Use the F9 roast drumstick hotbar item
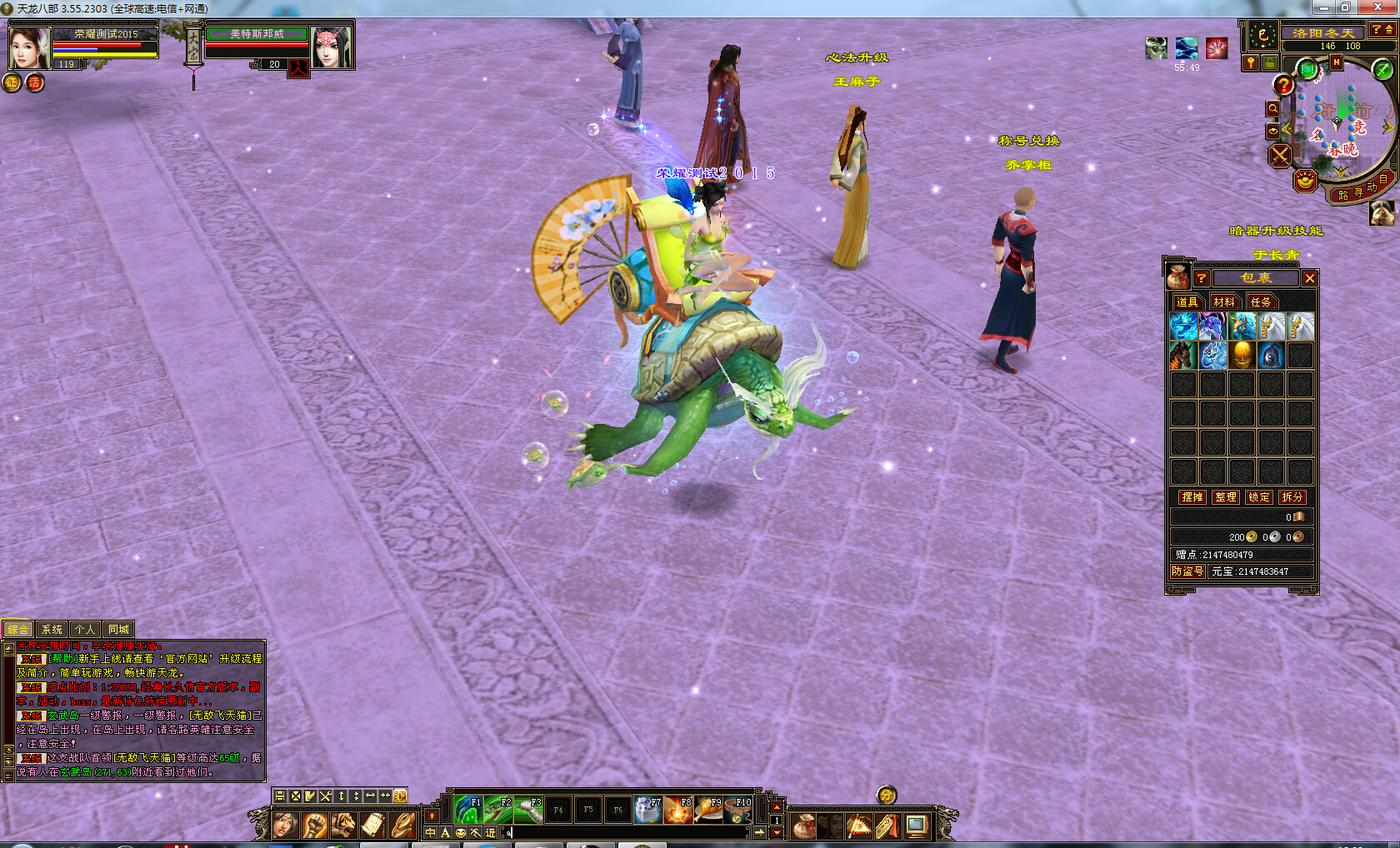The width and height of the screenshot is (1400, 848). 709,810
